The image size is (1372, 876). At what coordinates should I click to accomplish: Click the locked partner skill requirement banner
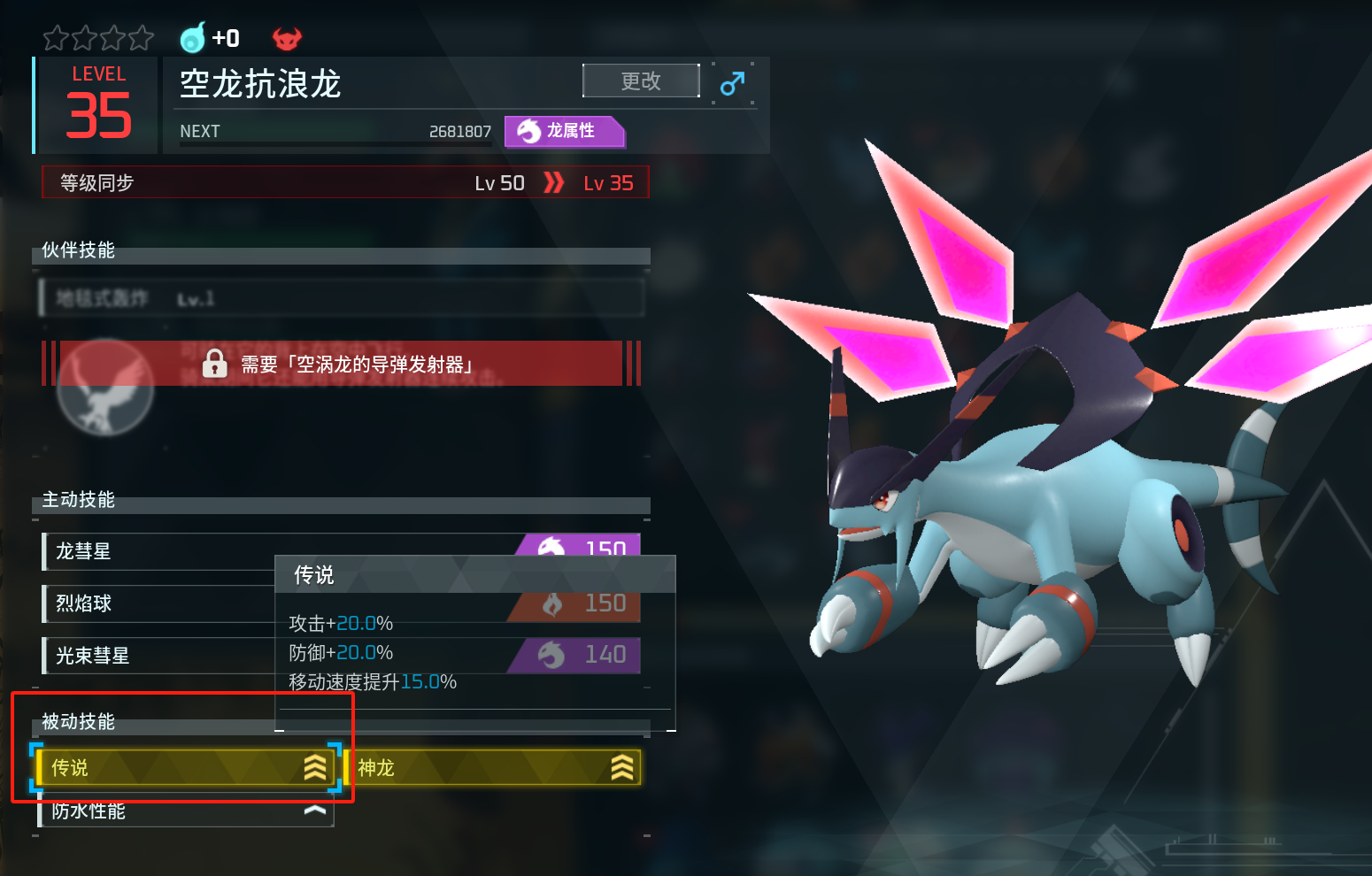pyautogui.click(x=341, y=364)
